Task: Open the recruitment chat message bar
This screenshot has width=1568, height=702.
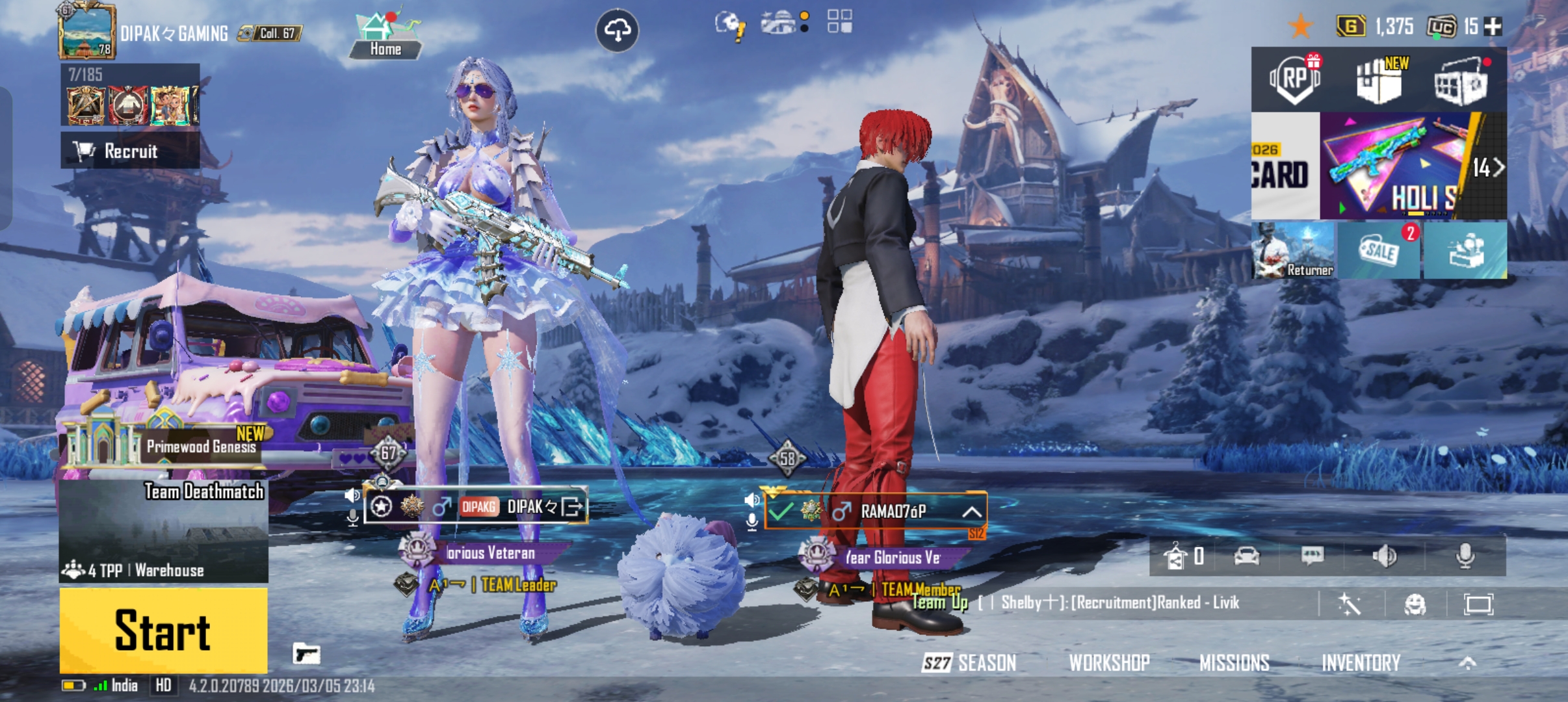Action: [1118, 603]
